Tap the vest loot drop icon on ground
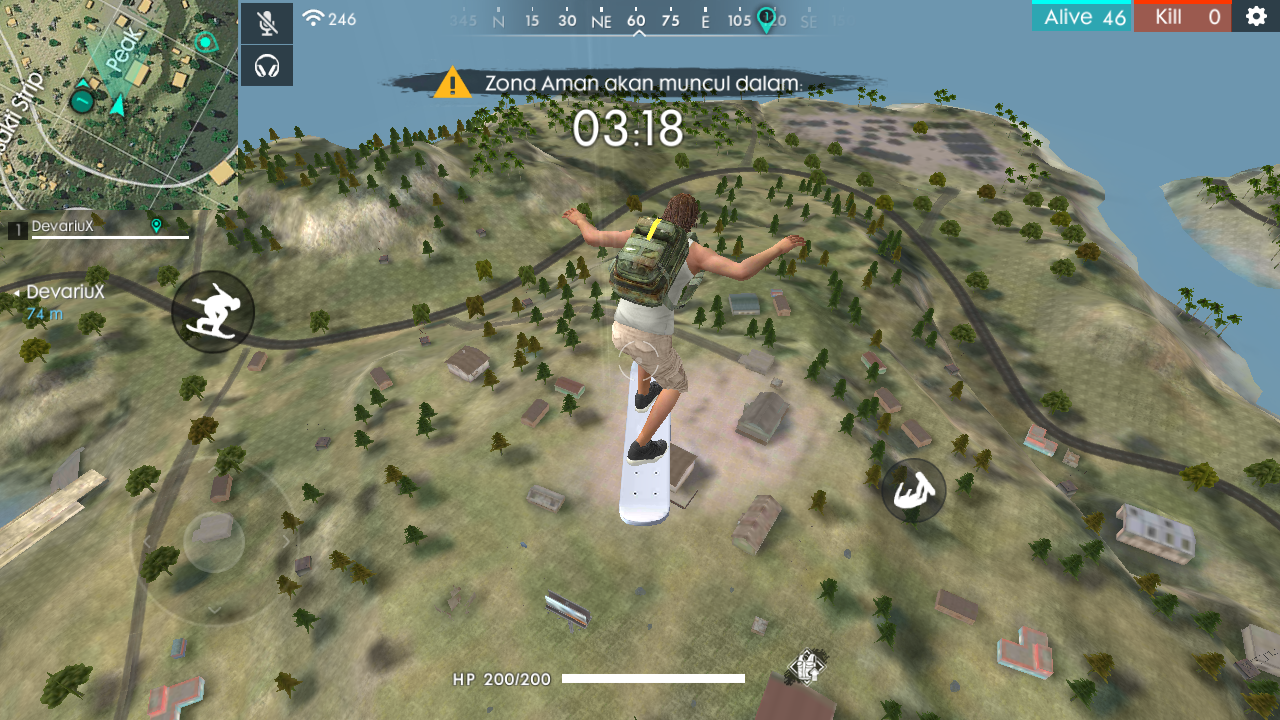This screenshot has height=720, width=1280. coord(806,665)
